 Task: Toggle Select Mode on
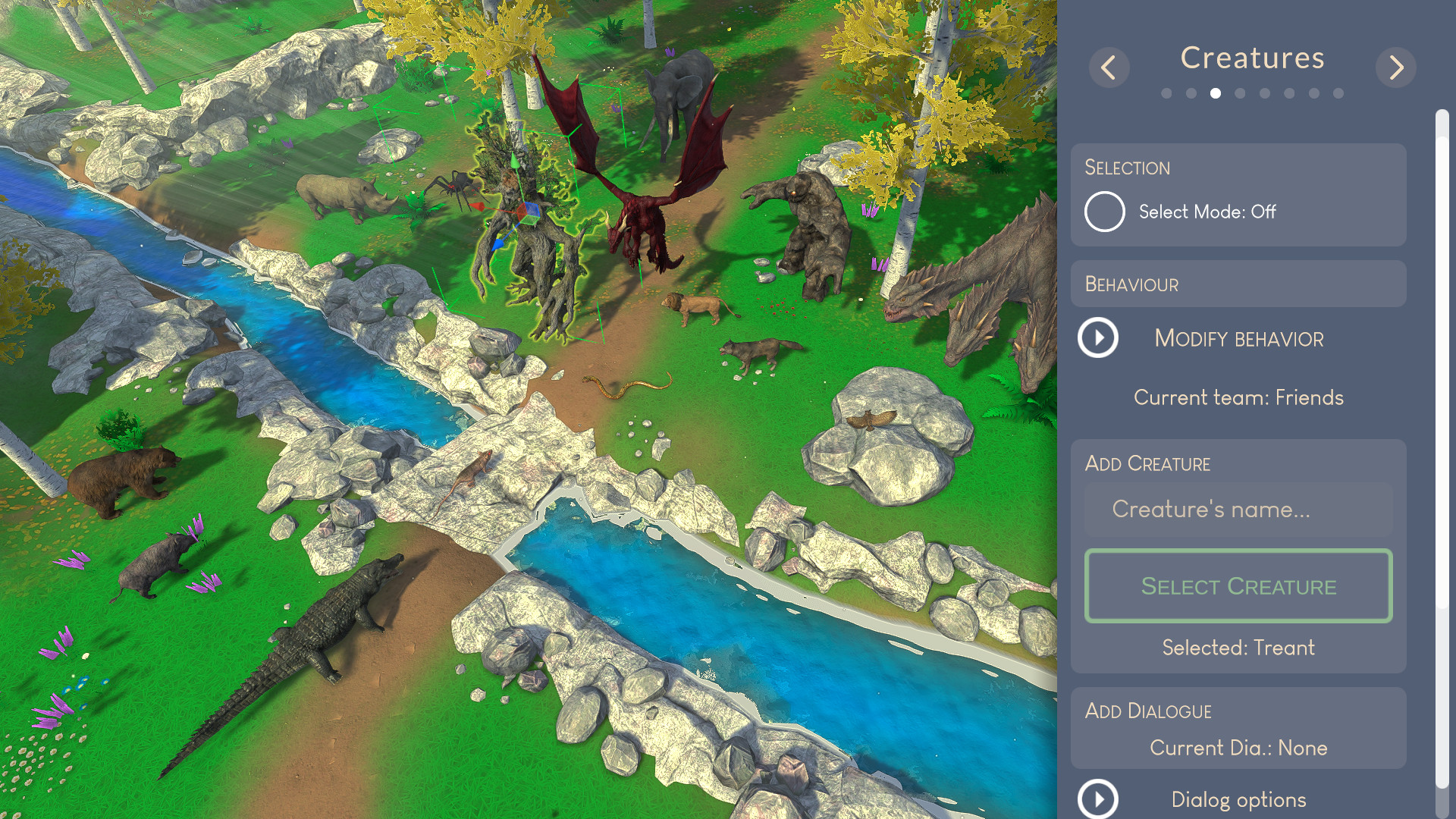coord(1105,212)
